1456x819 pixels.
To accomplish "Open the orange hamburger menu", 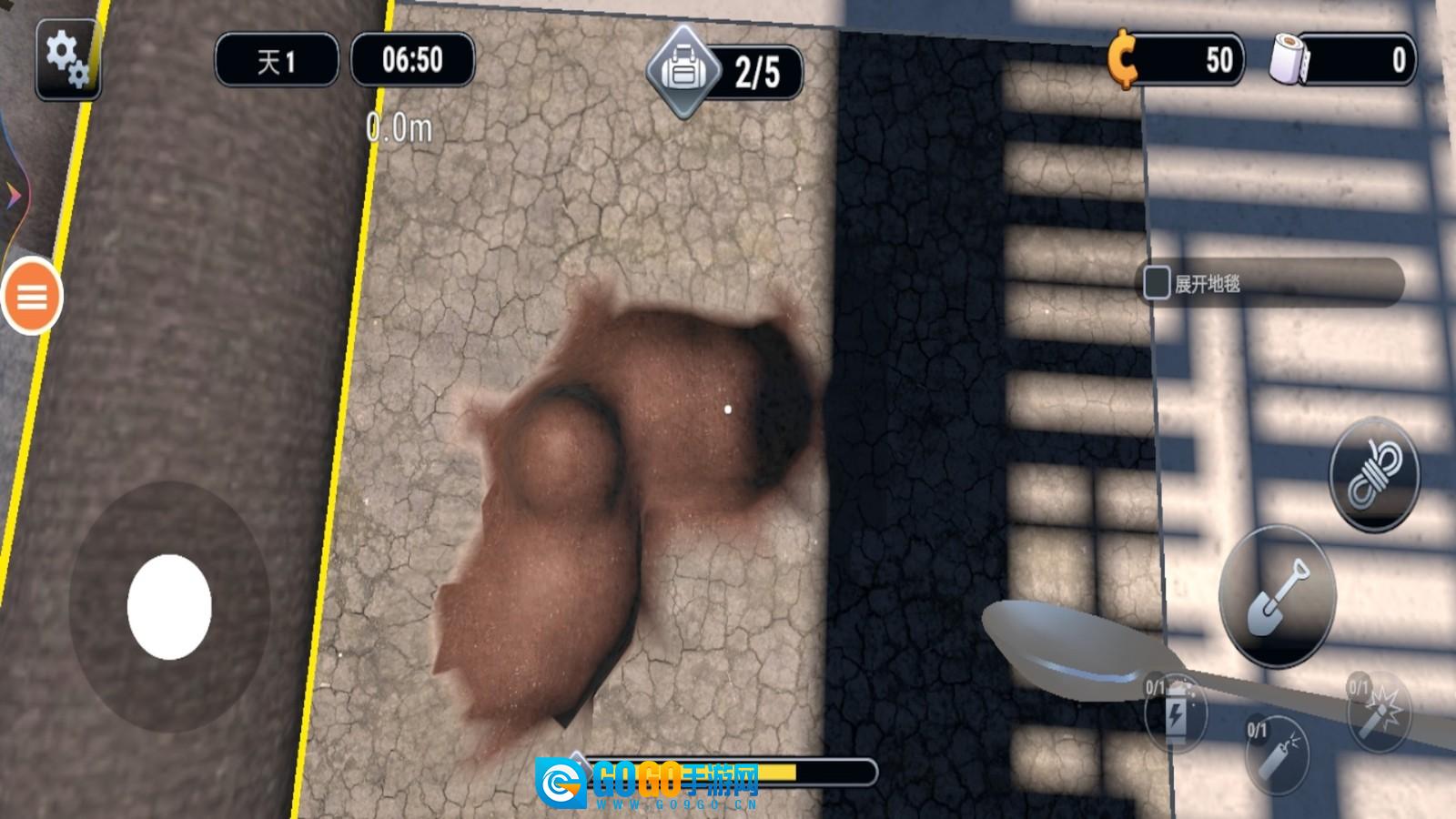I will [32, 297].
